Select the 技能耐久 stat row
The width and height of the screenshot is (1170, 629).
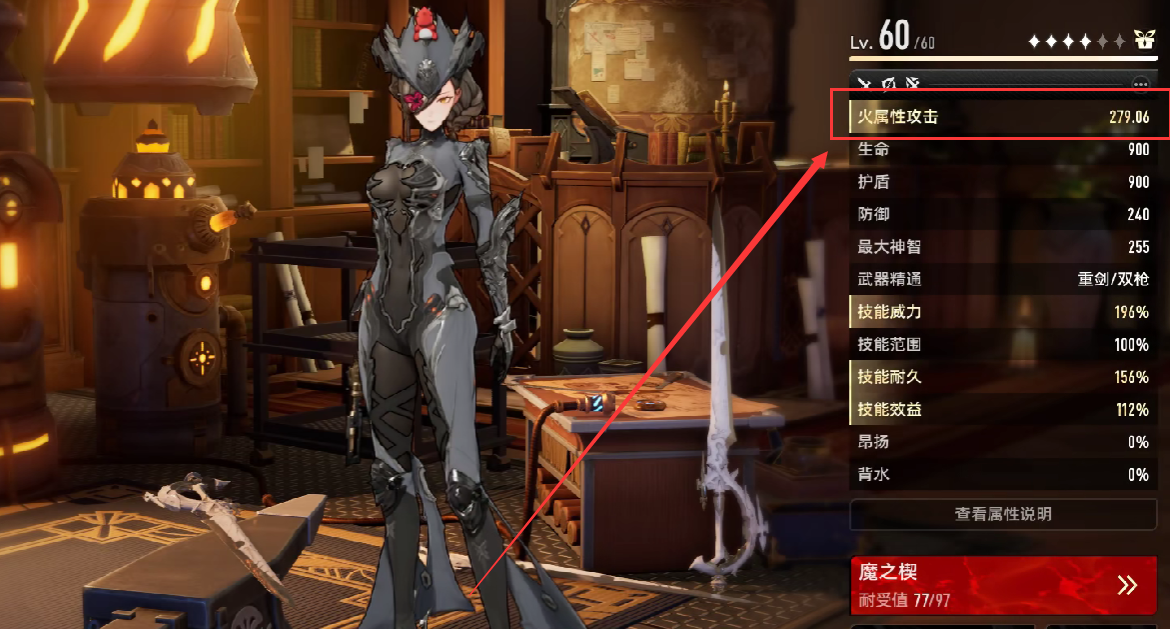1003,377
